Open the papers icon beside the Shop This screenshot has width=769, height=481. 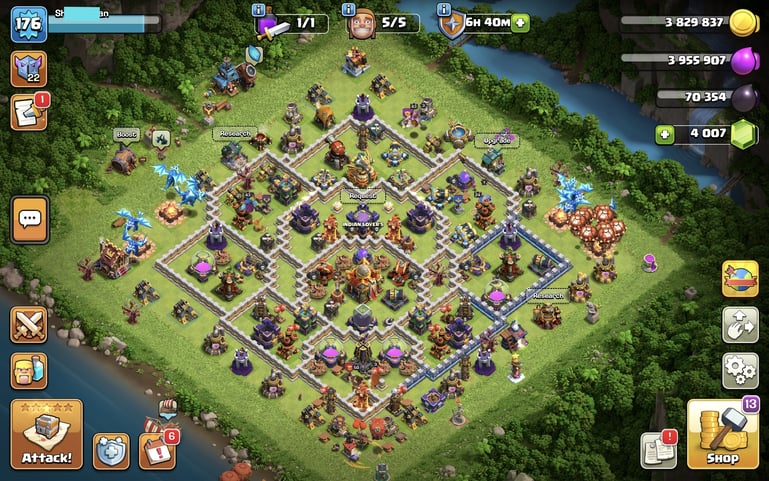pyautogui.click(x=658, y=451)
